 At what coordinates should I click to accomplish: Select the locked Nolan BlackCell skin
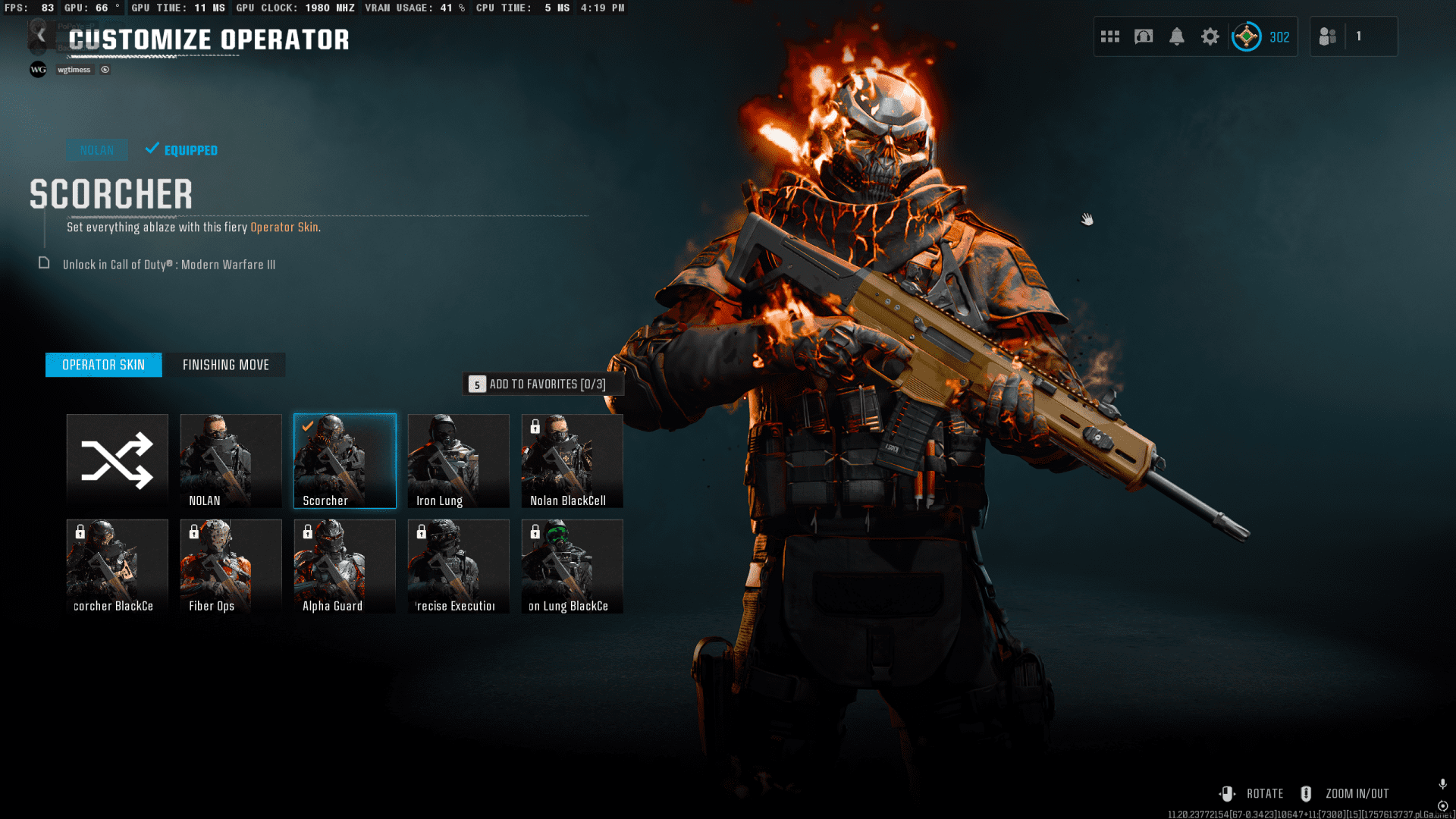click(x=572, y=460)
